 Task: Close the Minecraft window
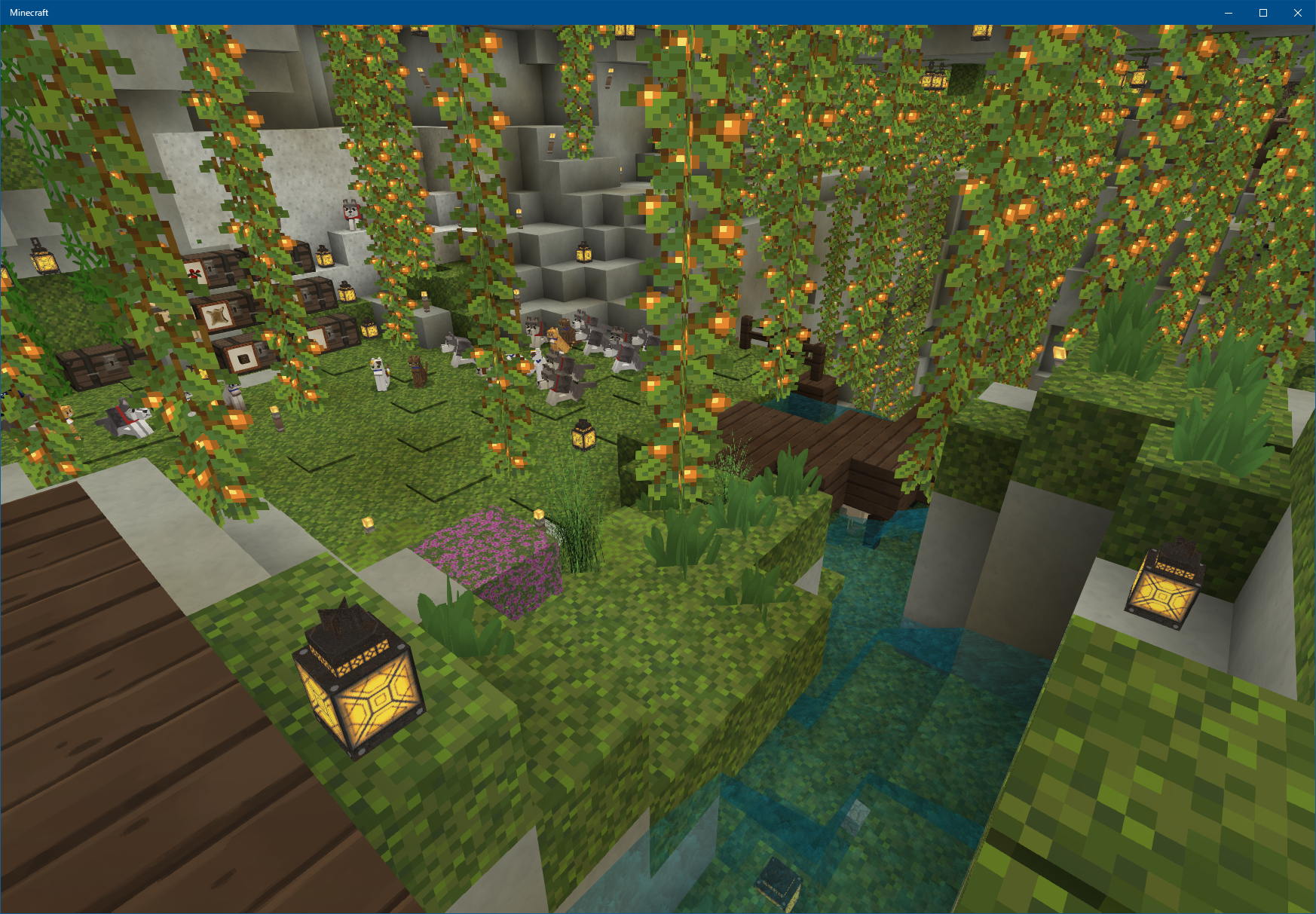pyautogui.click(x=1298, y=13)
